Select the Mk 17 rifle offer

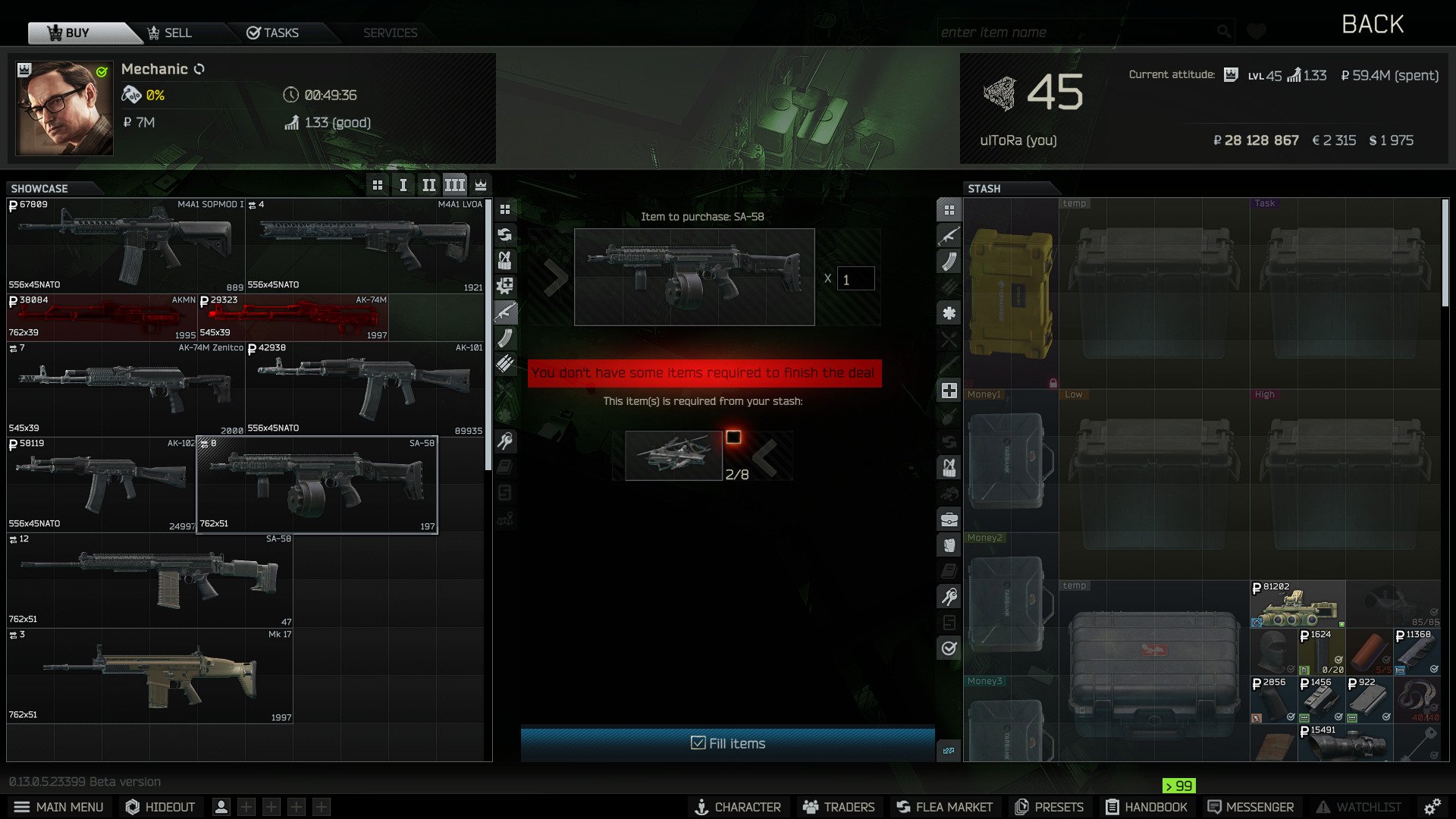click(150, 675)
